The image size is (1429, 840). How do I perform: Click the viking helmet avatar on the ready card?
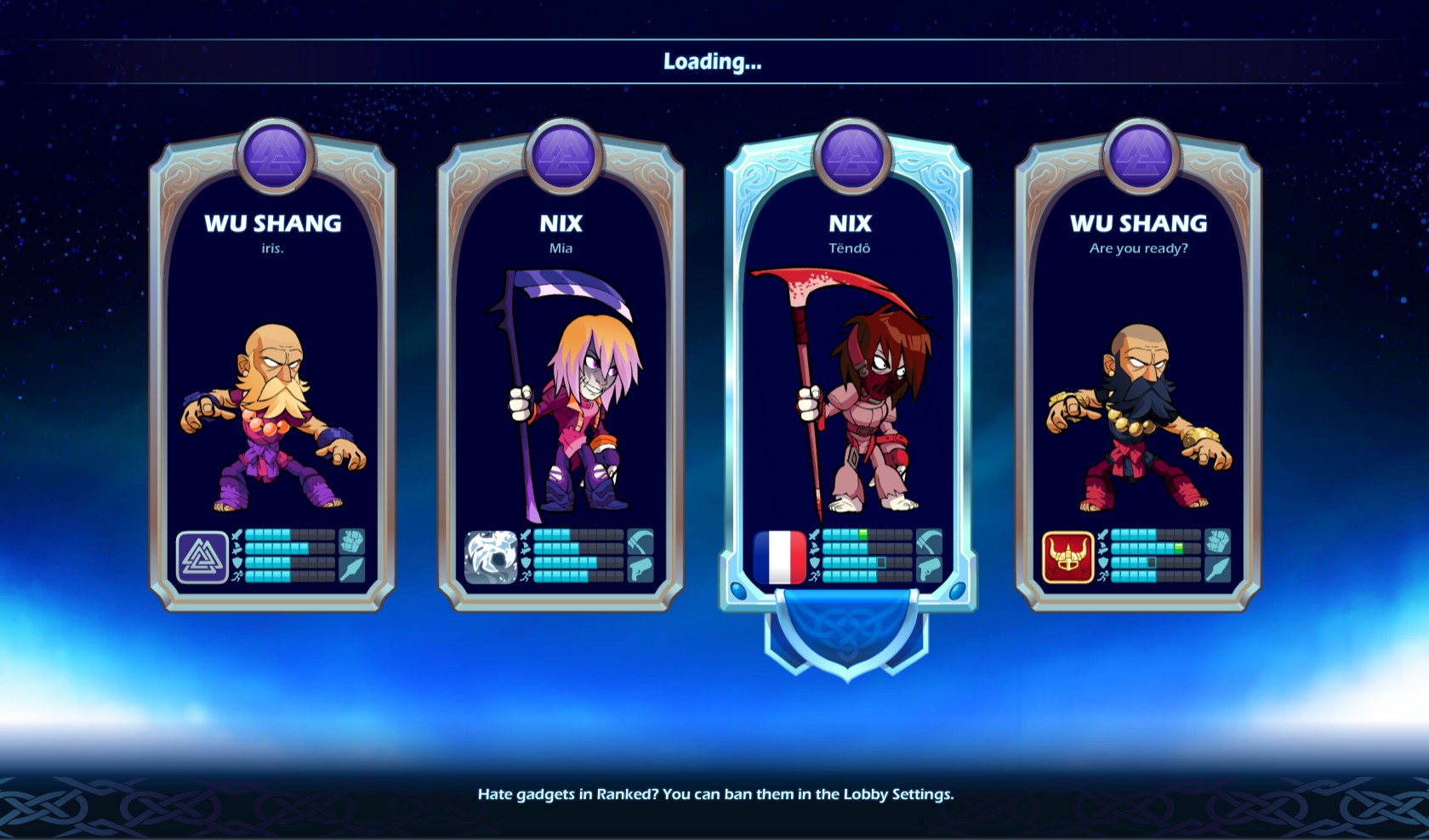coord(1065,559)
